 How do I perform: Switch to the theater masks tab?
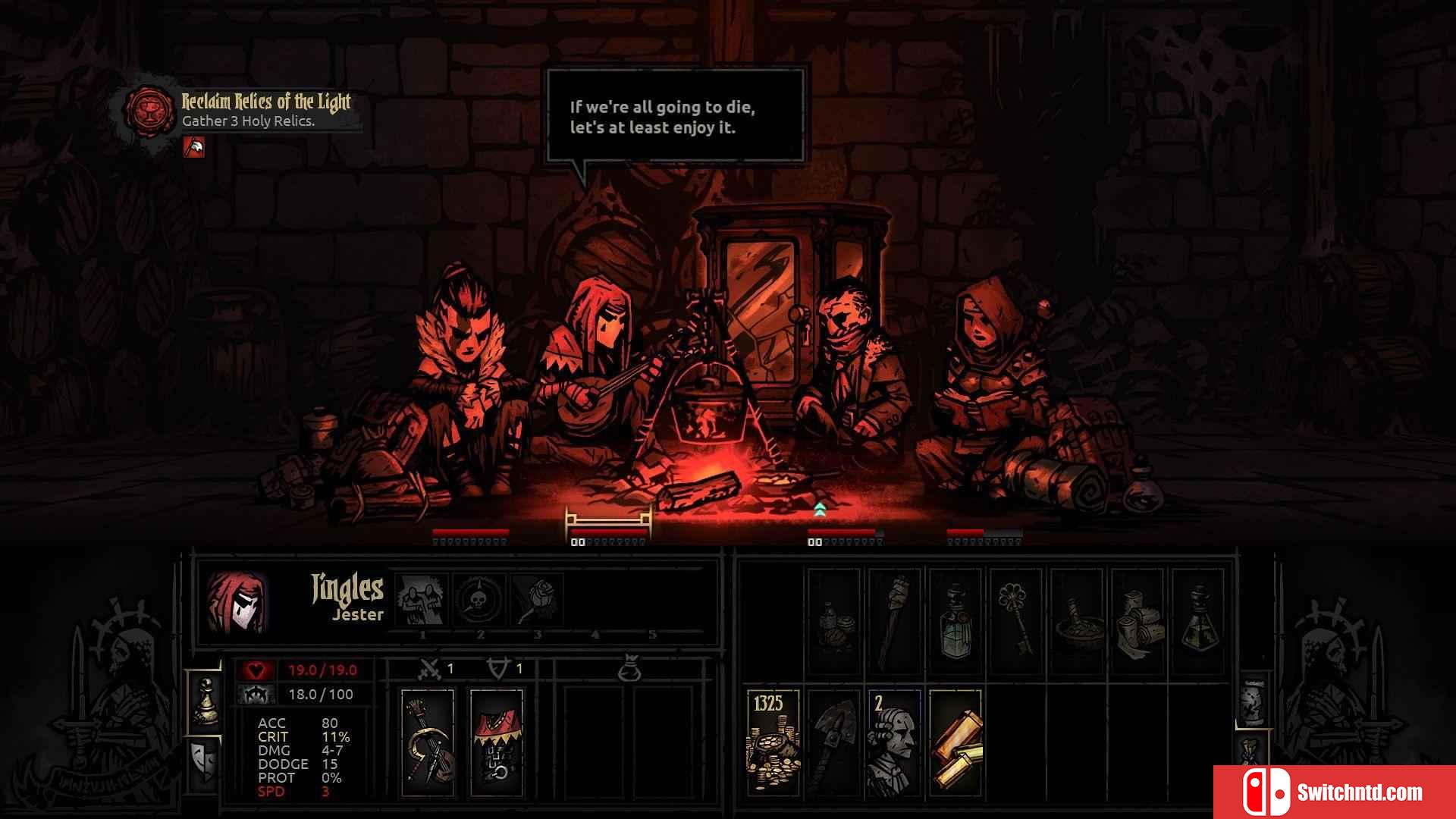[205, 761]
